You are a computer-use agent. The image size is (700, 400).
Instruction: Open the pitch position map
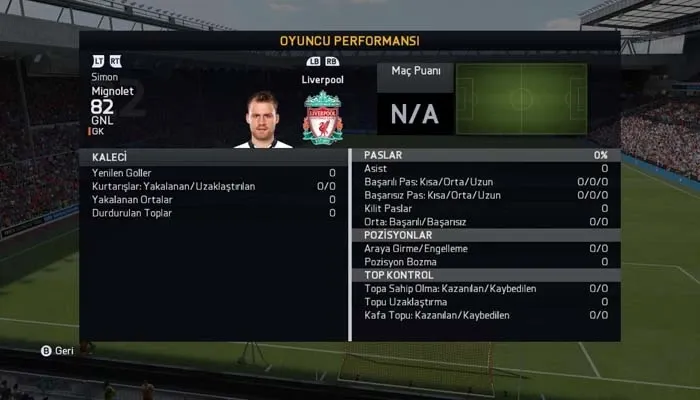[x=521, y=99]
